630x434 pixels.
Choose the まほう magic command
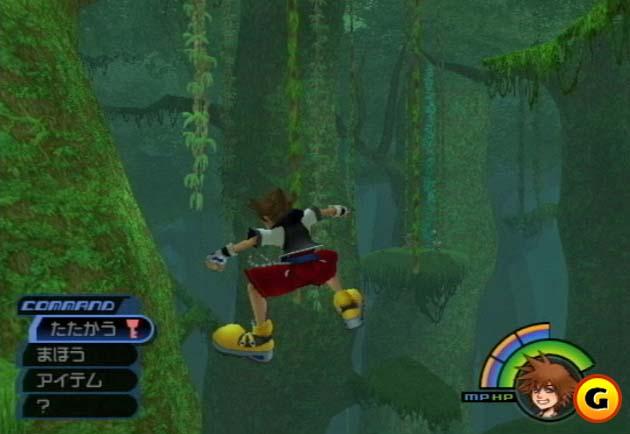[x=75, y=354]
